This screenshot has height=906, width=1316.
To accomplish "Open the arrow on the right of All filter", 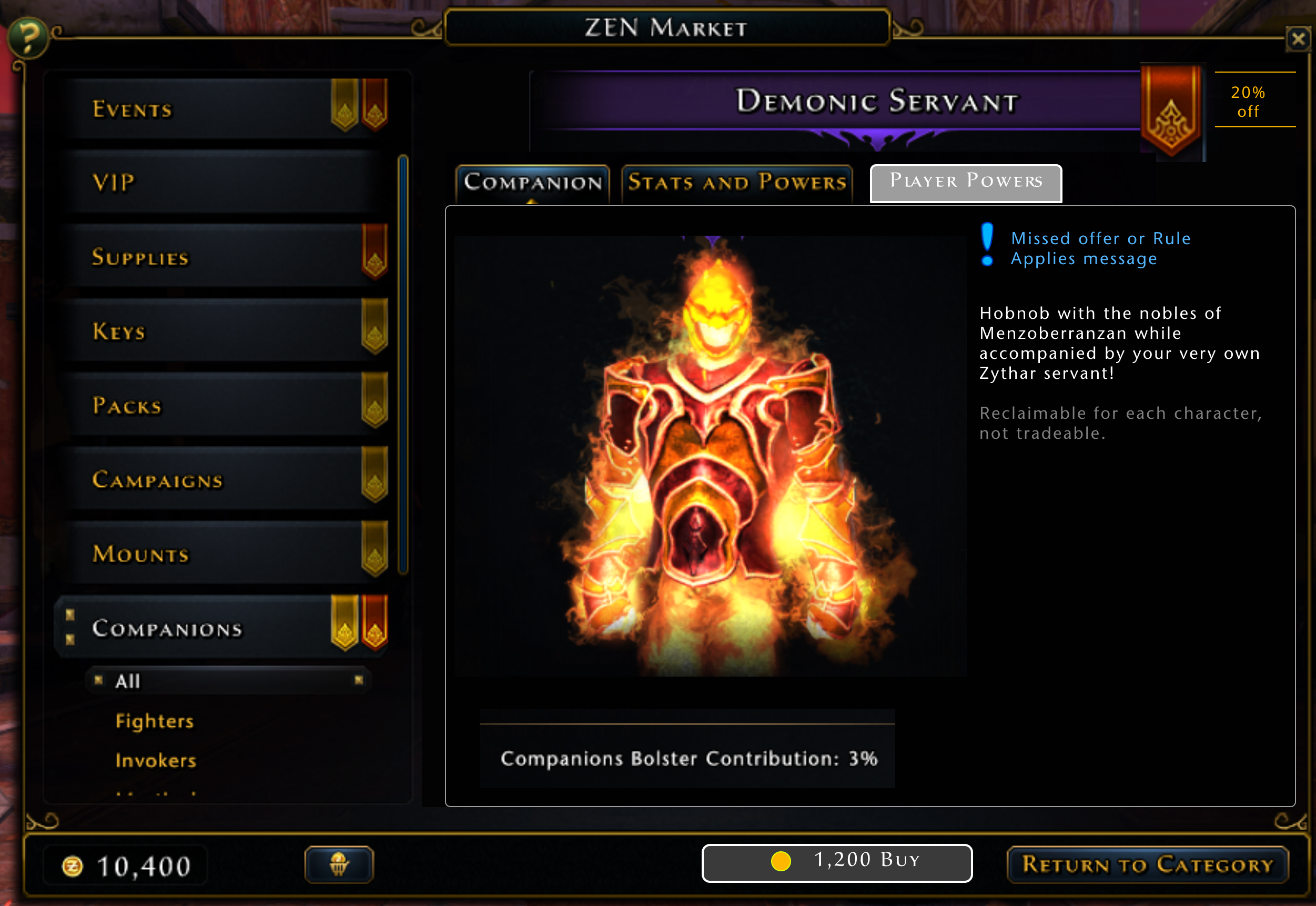I will (358, 680).
